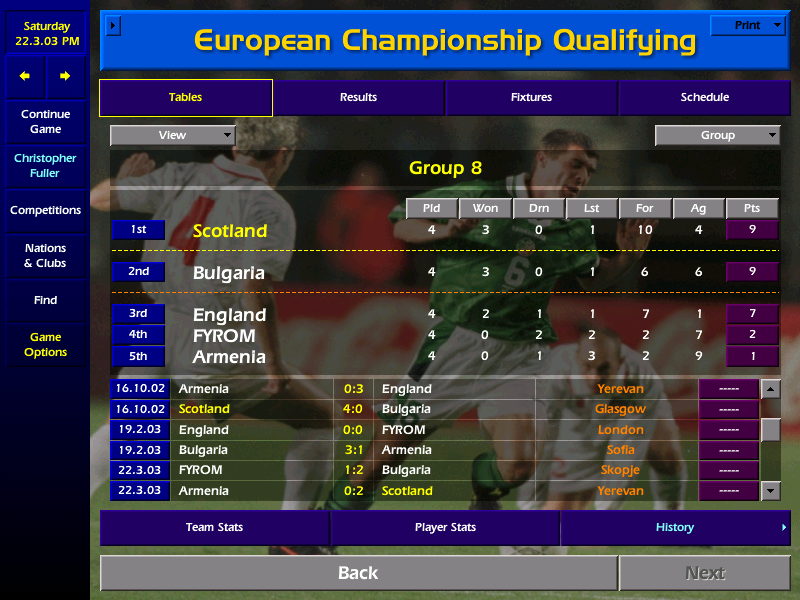Show Player Stats
The image size is (800, 600).
(x=445, y=527)
